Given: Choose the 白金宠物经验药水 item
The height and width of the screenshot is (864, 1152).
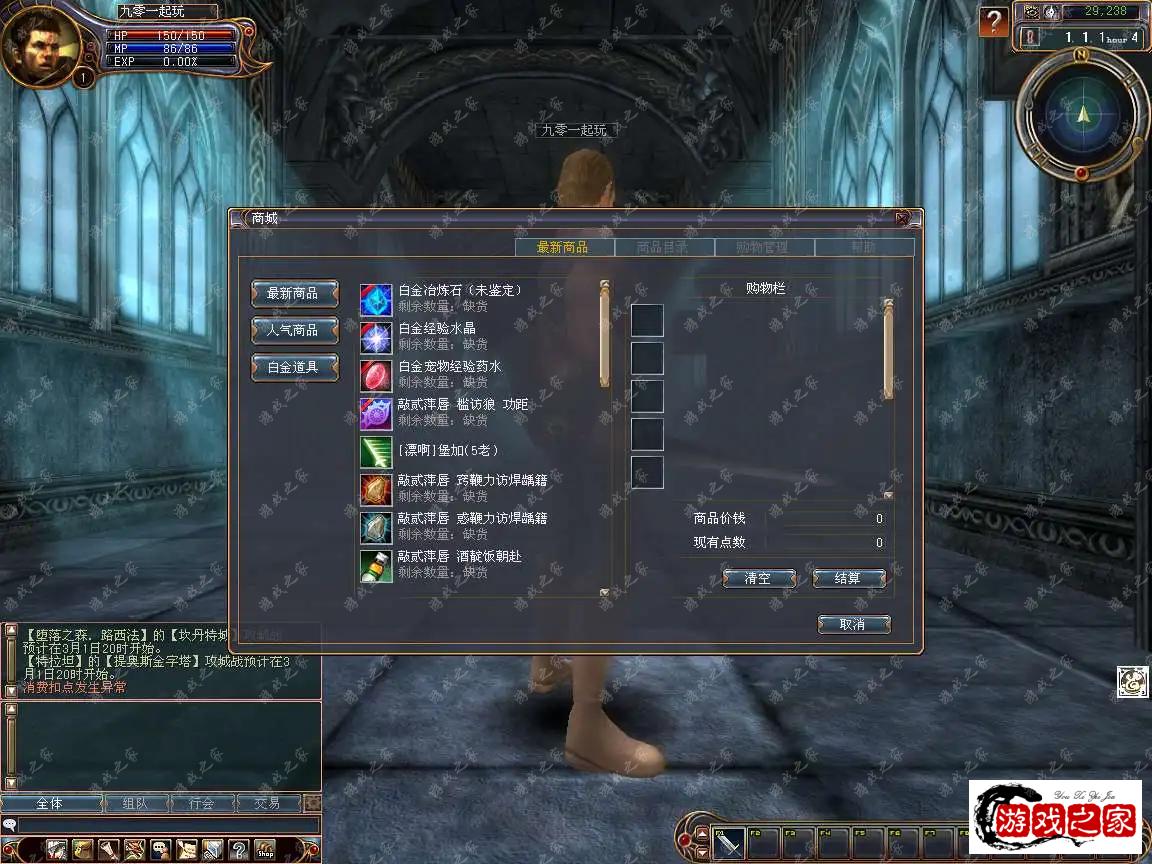Looking at the screenshot, I should click(449, 374).
